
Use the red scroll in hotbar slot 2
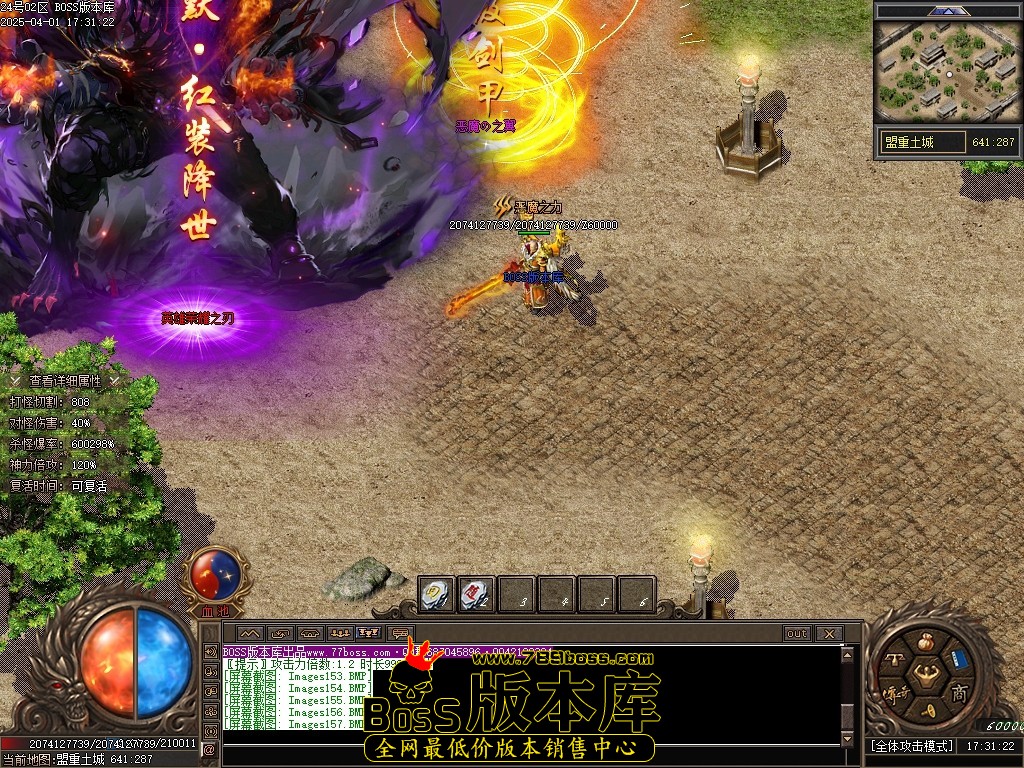(x=477, y=595)
